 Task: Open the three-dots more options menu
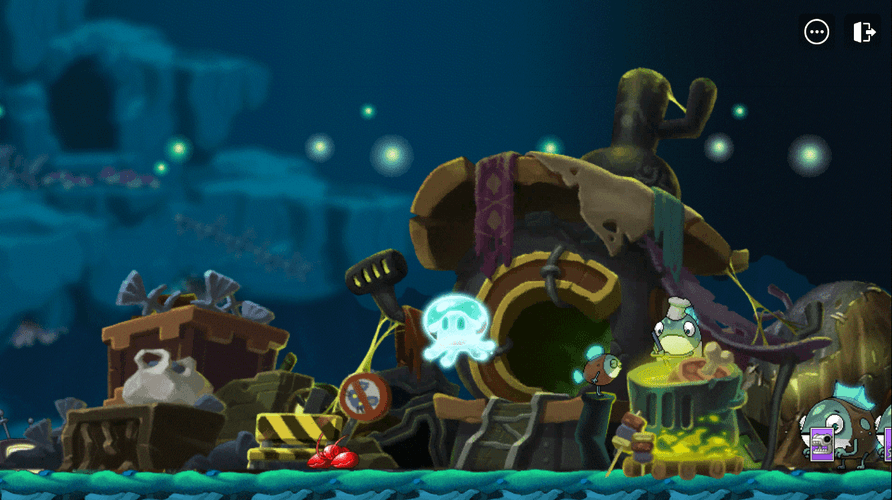(x=817, y=32)
